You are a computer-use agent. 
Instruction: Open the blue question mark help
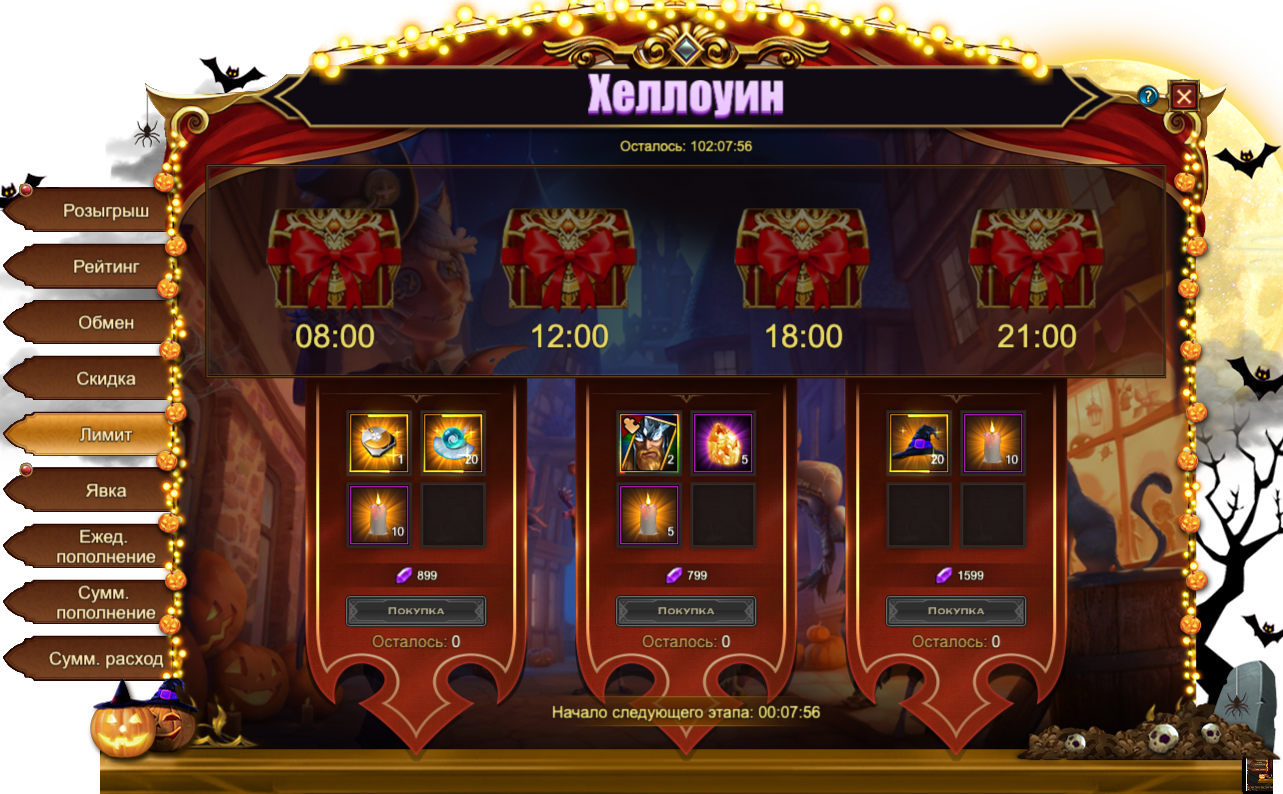point(1148,96)
